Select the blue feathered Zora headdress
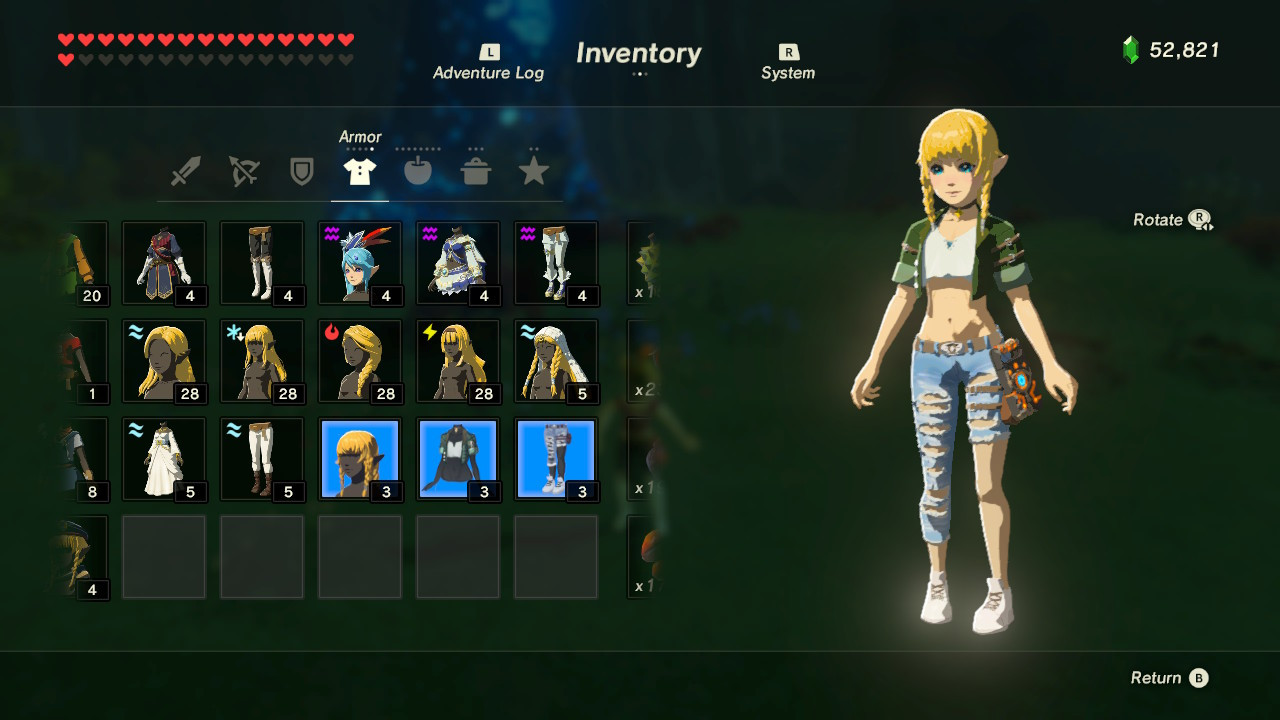This screenshot has height=720, width=1280. (x=360, y=262)
